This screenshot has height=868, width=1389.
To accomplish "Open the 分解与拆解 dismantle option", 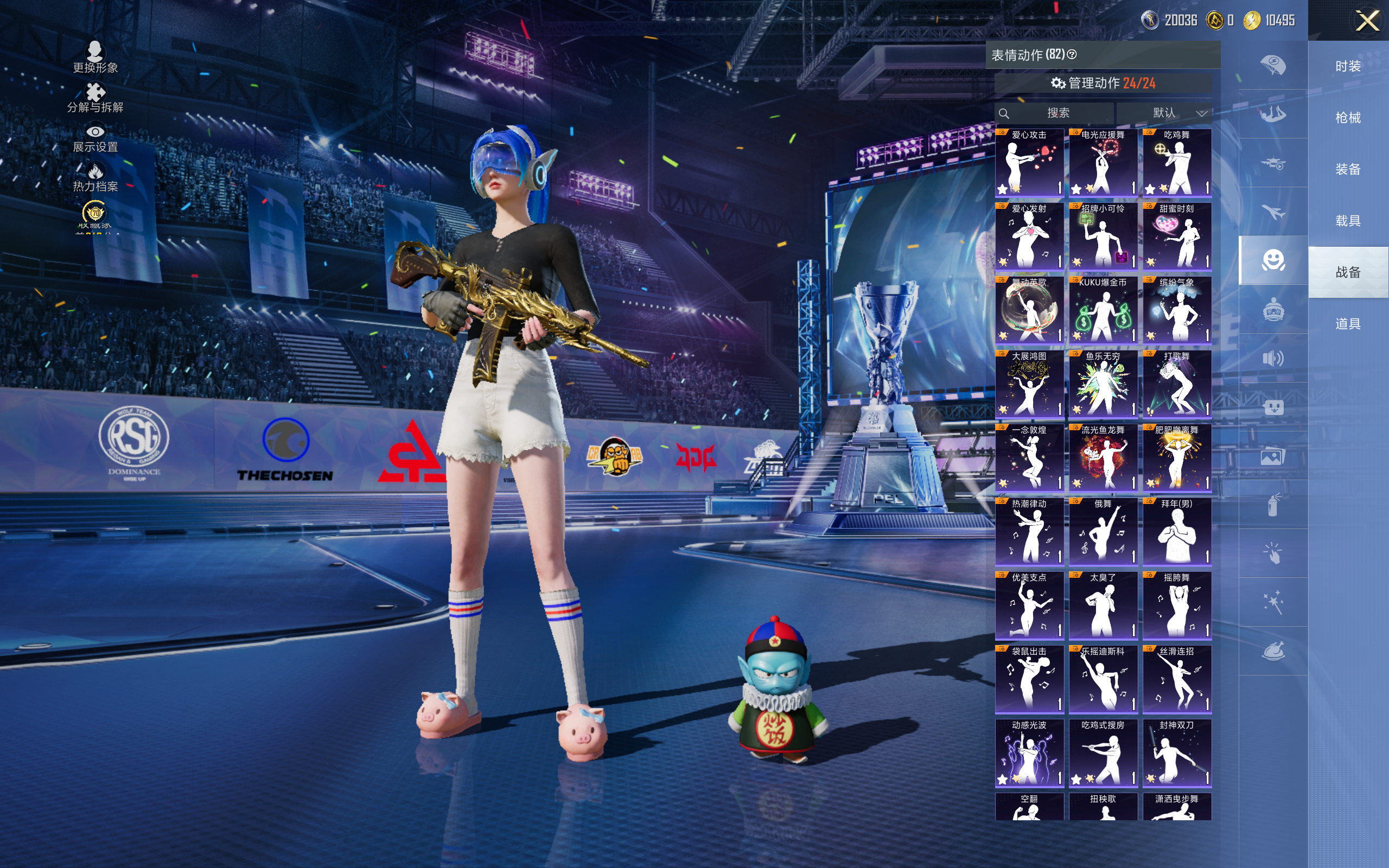I will 95,98.
